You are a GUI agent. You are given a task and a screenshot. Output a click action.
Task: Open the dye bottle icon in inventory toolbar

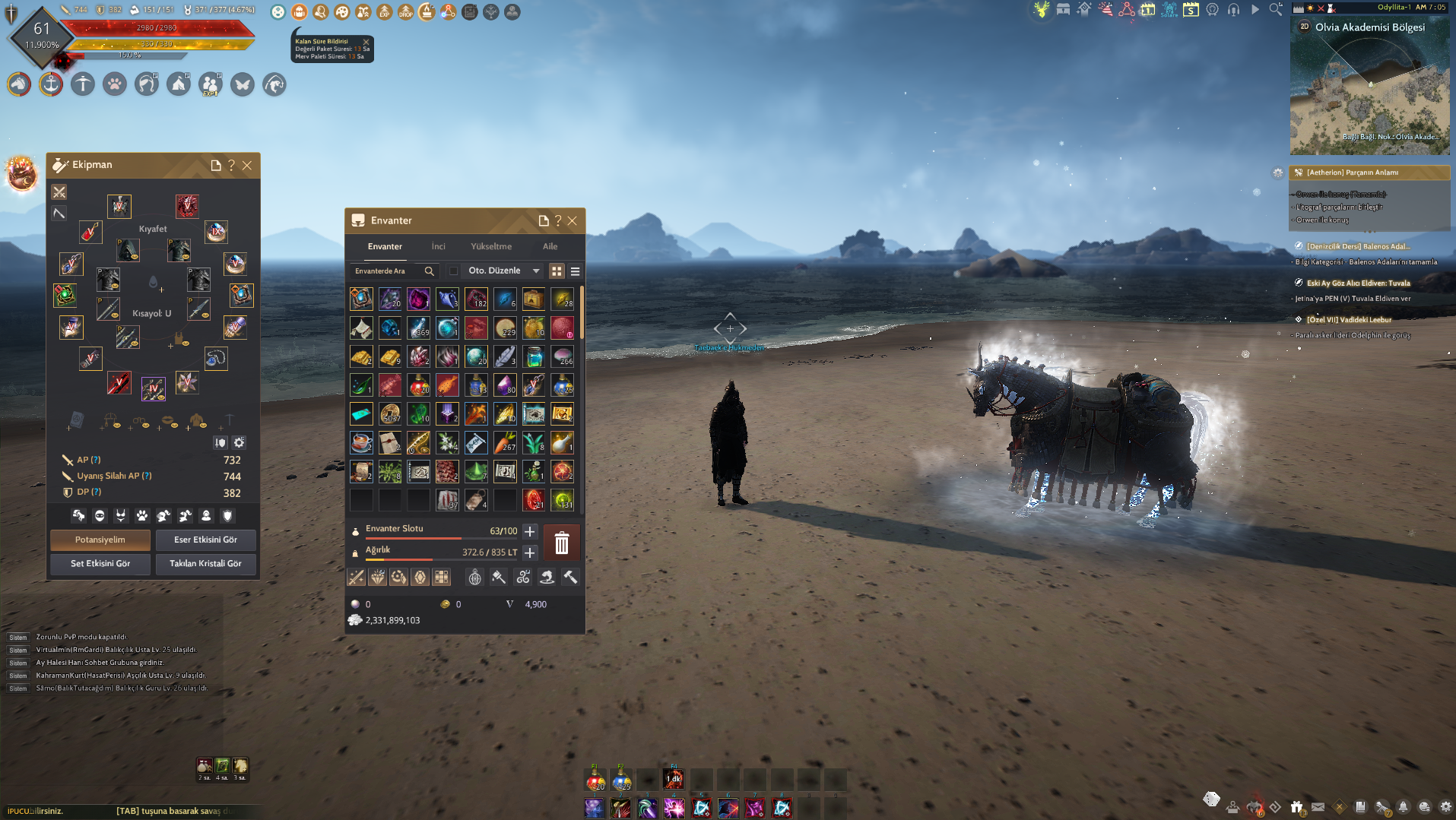click(499, 577)
